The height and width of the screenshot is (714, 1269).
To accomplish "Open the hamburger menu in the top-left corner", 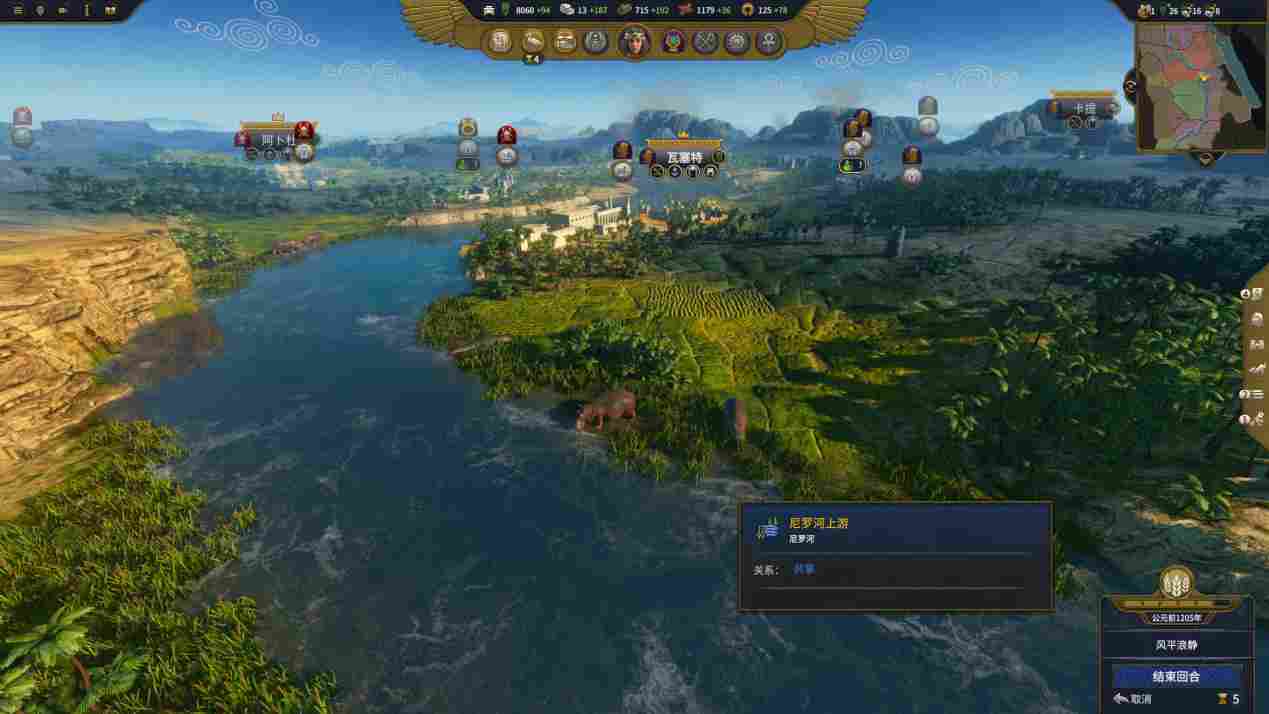I will point(16,10).
